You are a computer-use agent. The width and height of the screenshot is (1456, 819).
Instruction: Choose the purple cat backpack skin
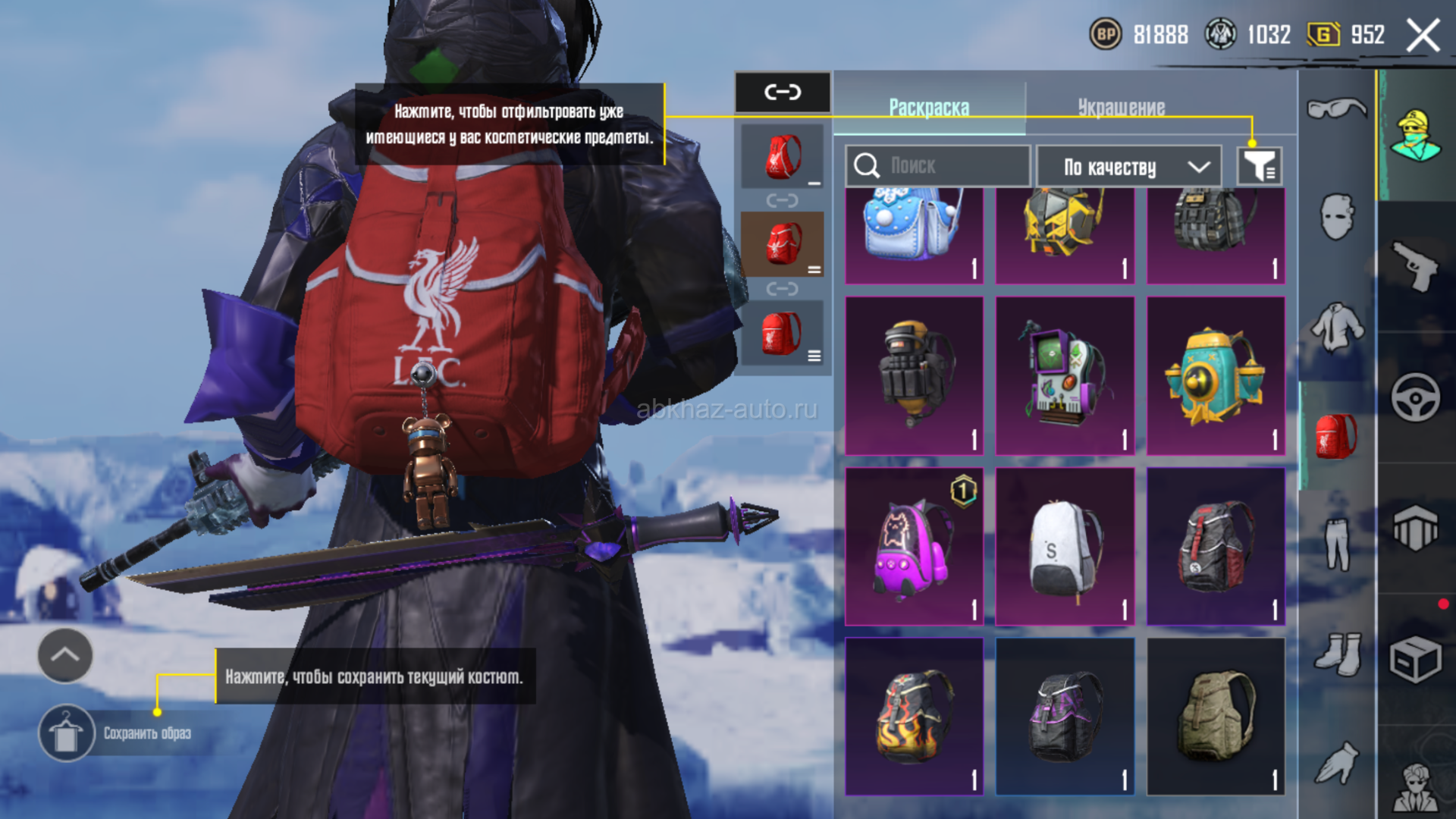[914, 546]
